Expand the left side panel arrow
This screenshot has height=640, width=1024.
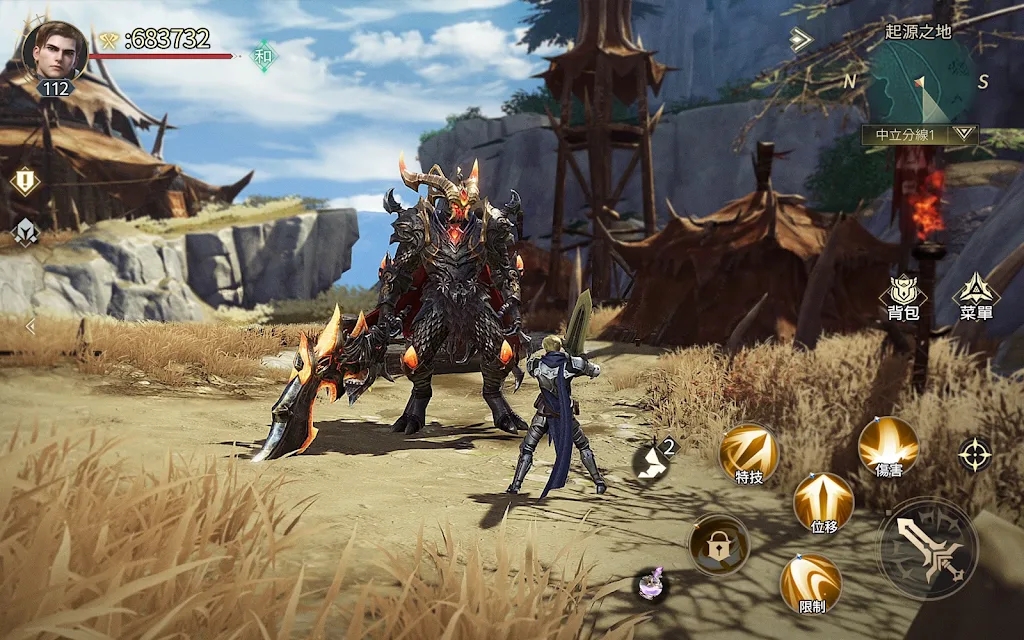click(x=30, y=326)
